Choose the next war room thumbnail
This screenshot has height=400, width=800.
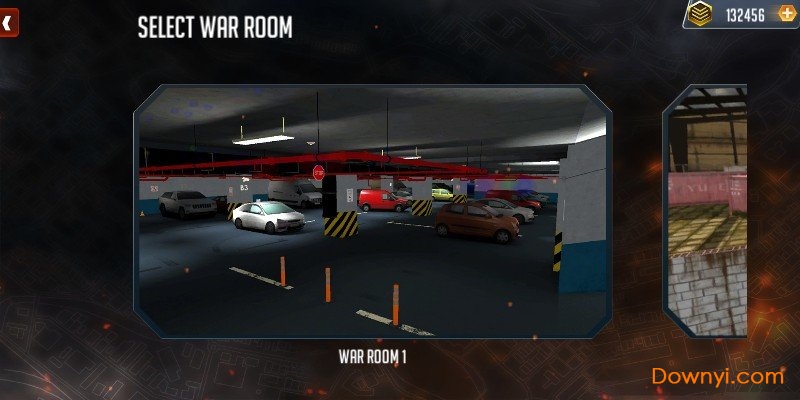tap(708, 211)
